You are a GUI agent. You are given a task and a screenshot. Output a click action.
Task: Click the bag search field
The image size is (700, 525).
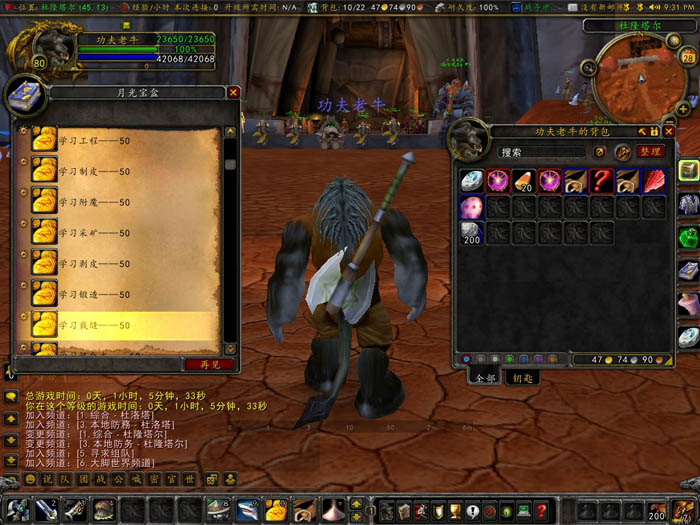[542, 152]
